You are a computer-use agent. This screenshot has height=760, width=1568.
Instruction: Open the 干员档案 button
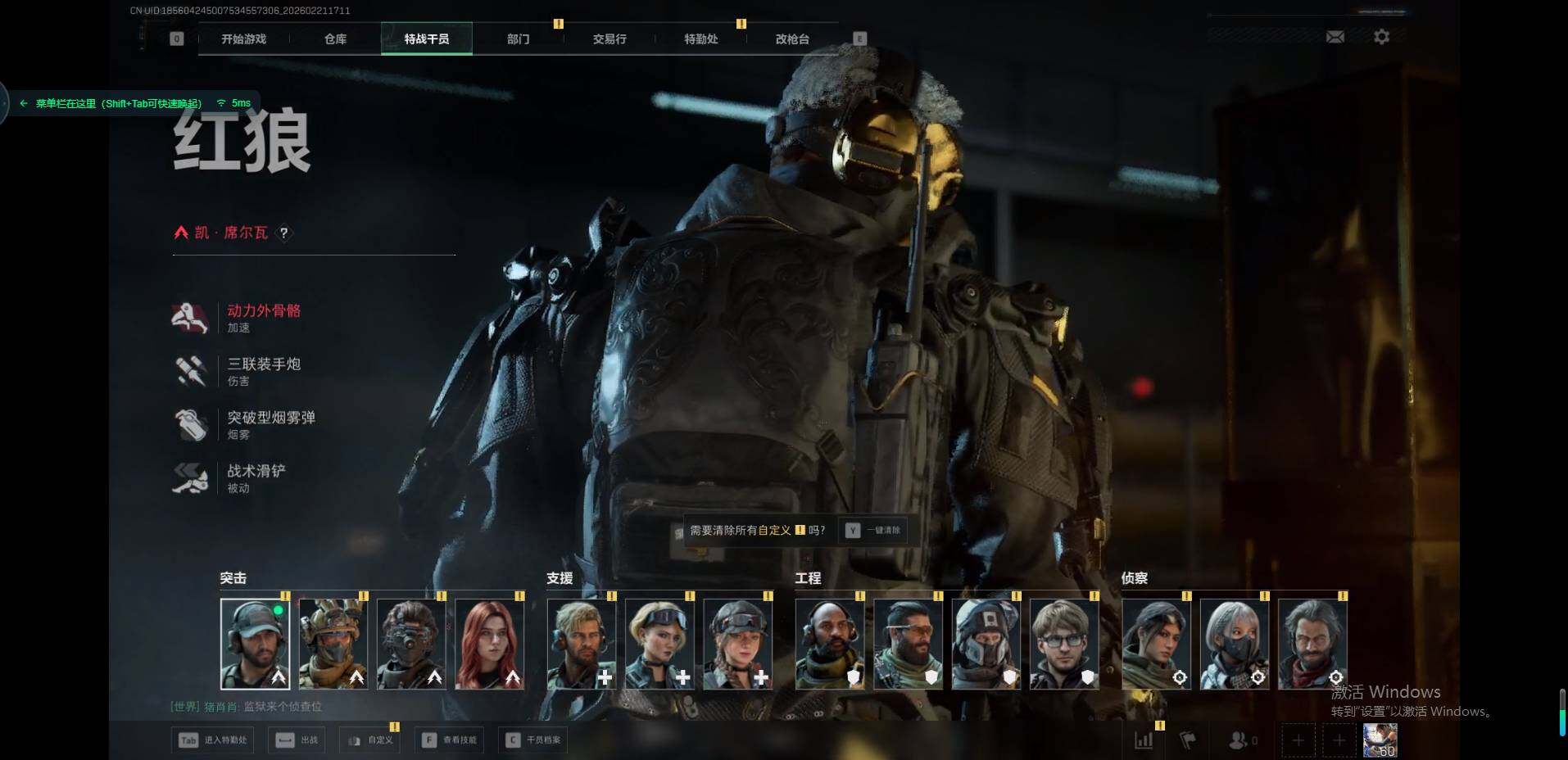pyautogui.click(x=534, y=740)
